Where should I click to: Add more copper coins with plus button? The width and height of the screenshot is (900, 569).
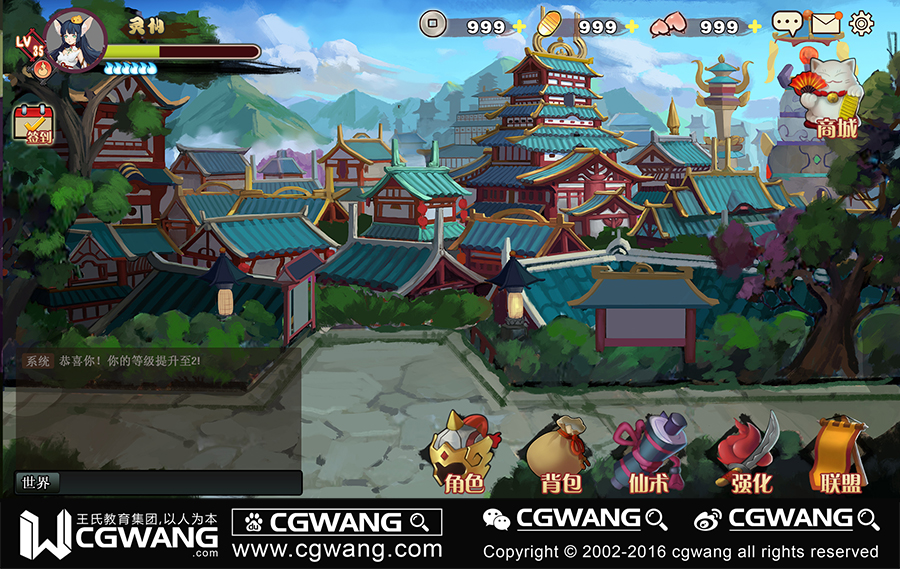(519, 26)
